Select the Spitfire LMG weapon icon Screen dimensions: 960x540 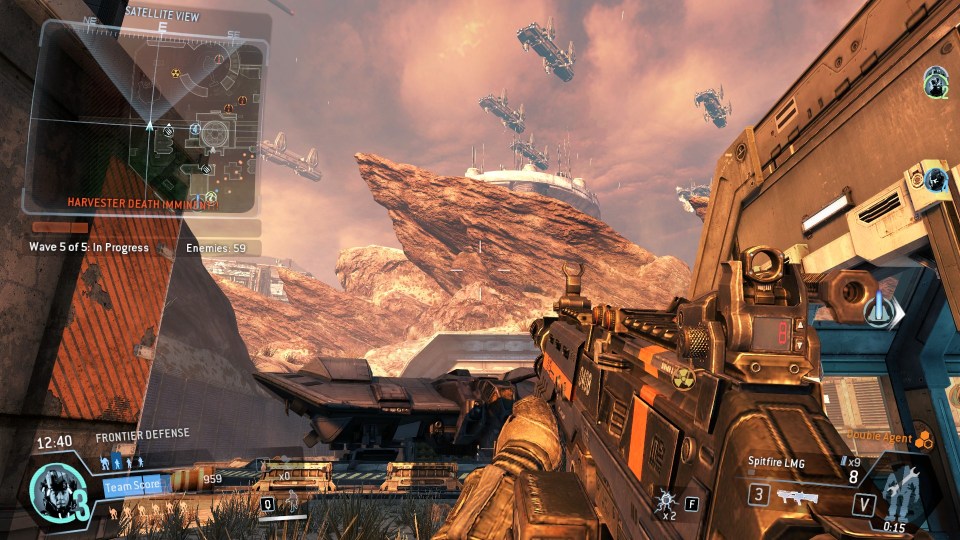point(797,495)
